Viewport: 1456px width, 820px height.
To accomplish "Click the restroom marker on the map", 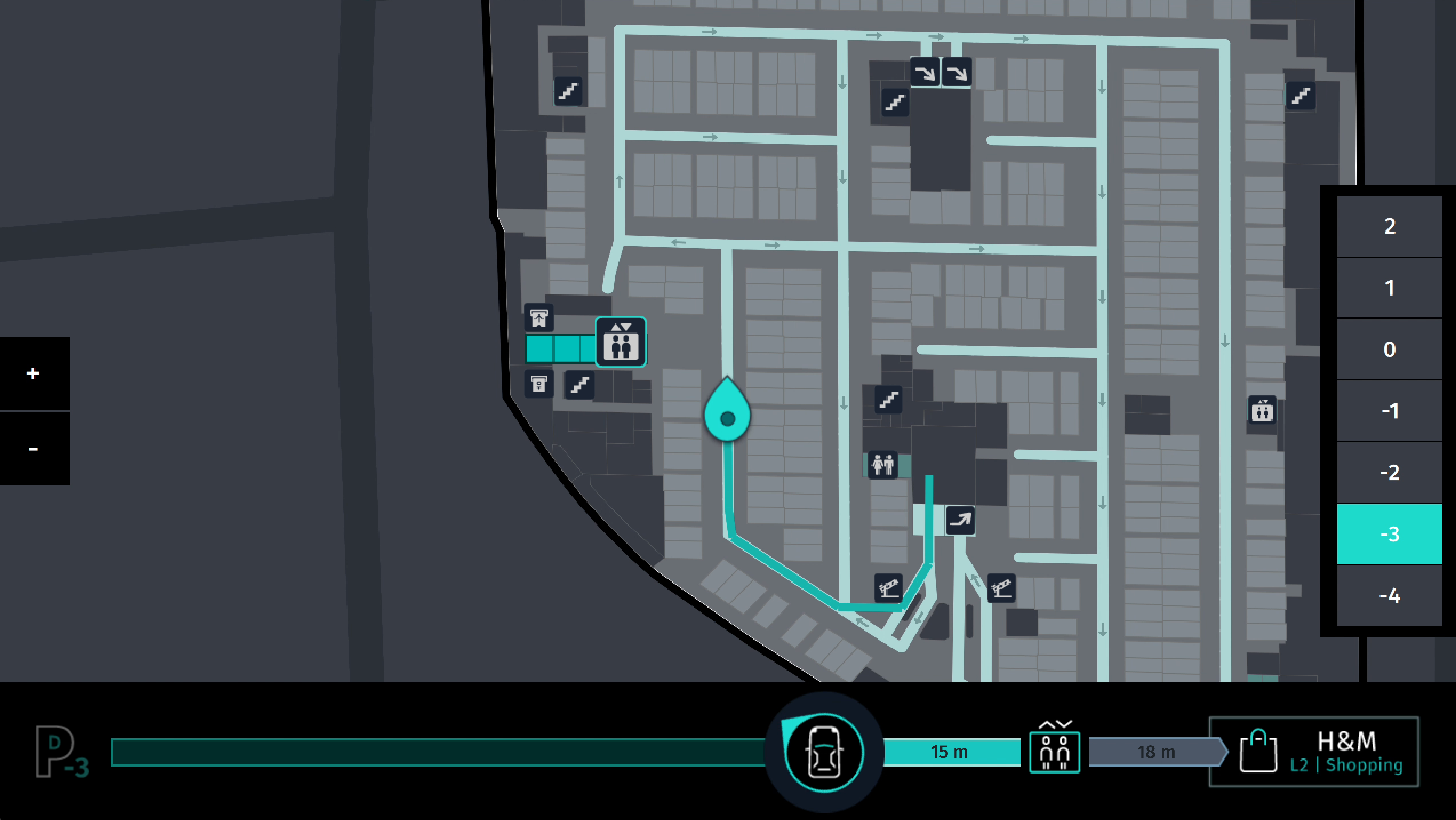I will pos(883,465).
